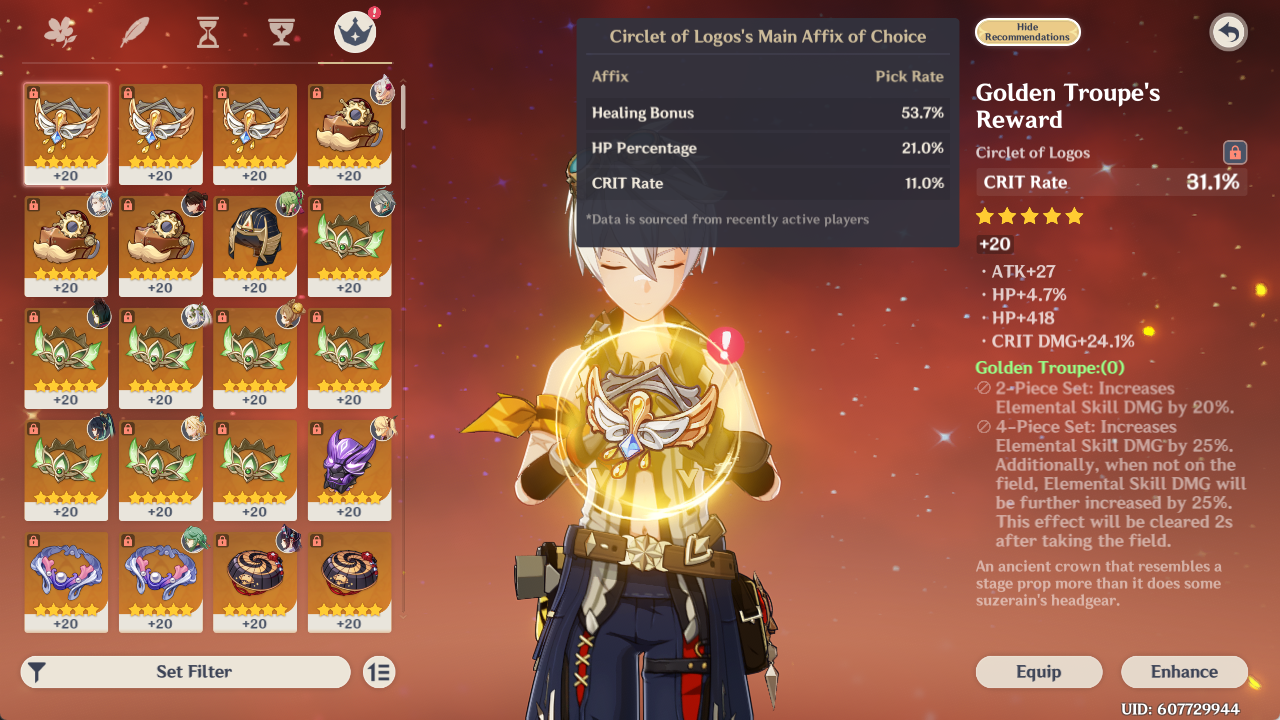Toggle the artifact sort order list icon
Image resolution: width=1280 pixels, height=720 pixels.
coord(379,672)
